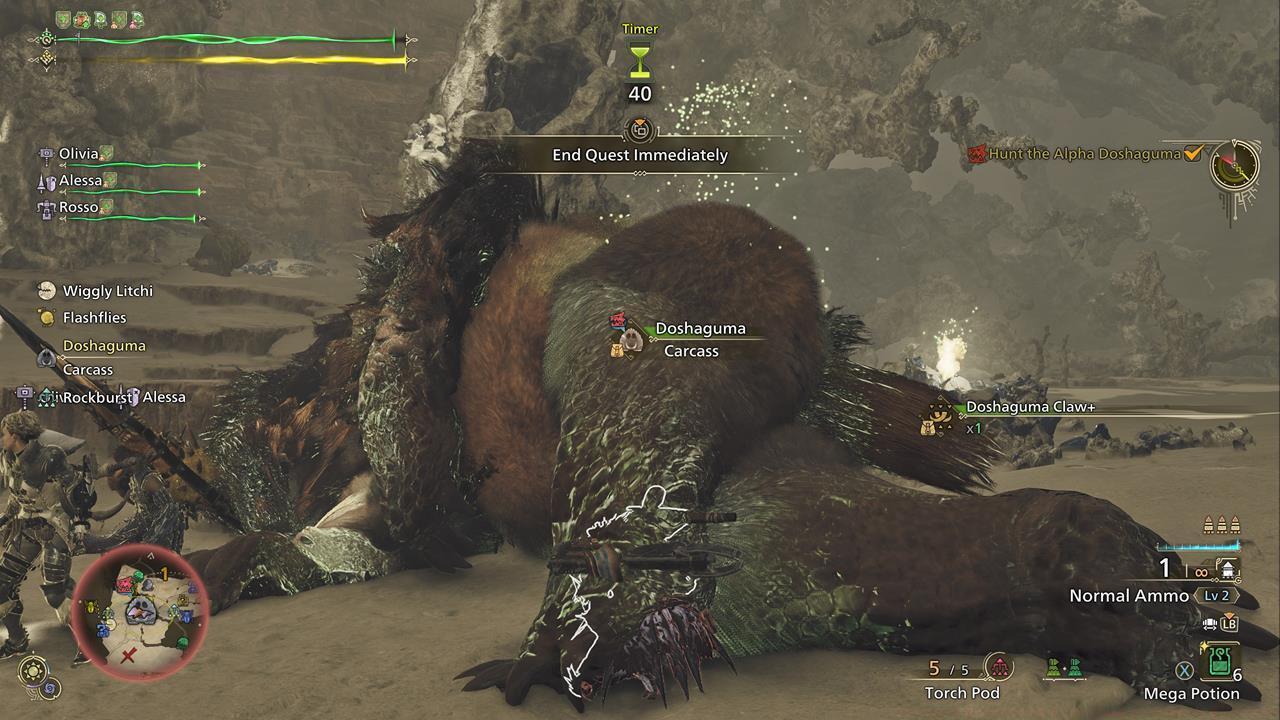Click the Doshaguma Carcass carve marker
Screen dimensions: 1280x720
629,337
